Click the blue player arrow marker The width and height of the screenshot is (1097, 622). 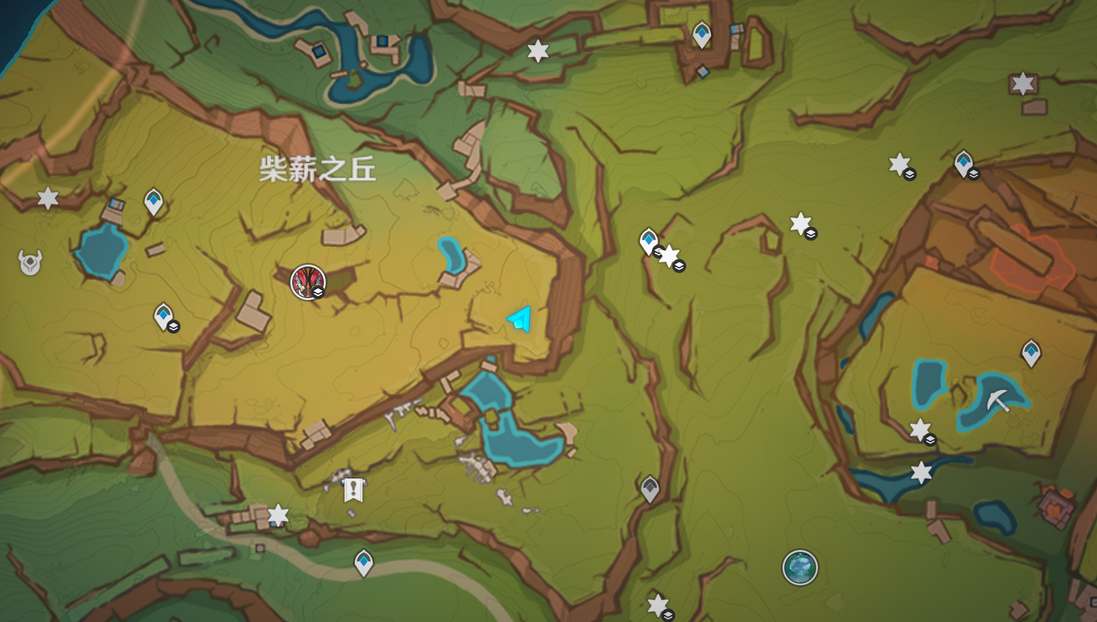519,319
